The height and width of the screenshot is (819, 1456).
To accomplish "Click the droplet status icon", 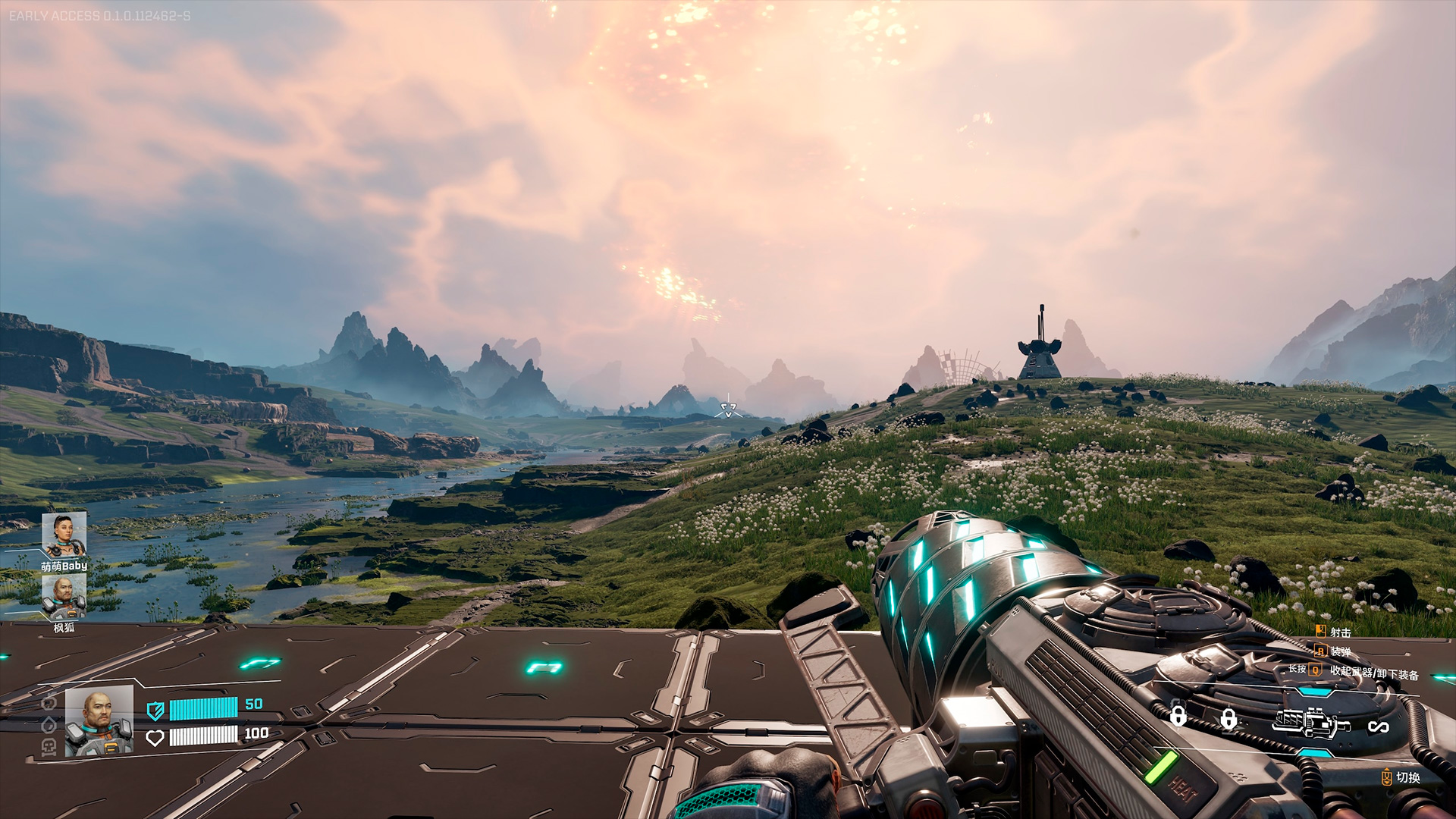I will click(49, 725).
